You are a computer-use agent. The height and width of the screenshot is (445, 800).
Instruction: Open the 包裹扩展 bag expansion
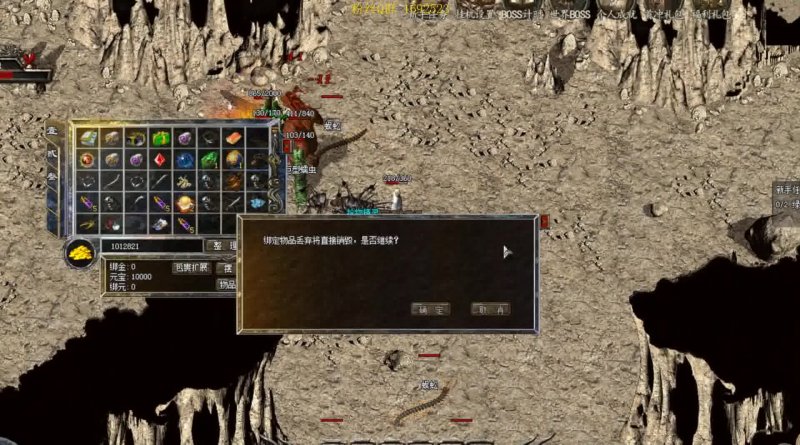[x=191, y=267]
